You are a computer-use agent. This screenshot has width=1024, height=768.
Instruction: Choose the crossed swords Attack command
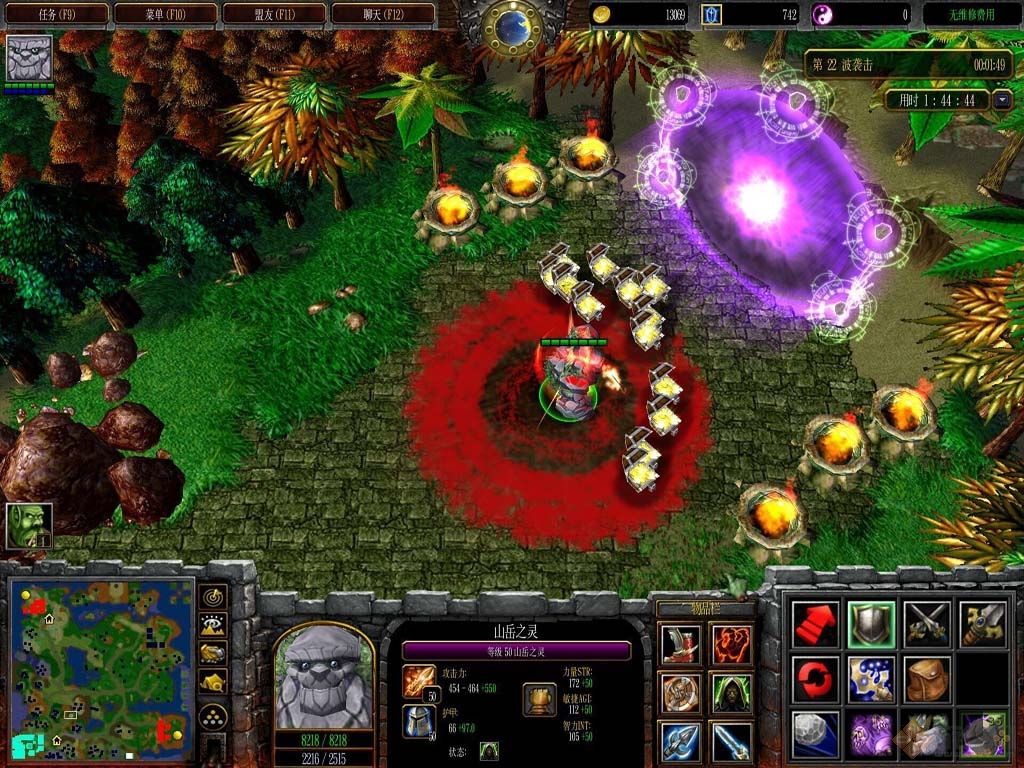coord(926,624)
